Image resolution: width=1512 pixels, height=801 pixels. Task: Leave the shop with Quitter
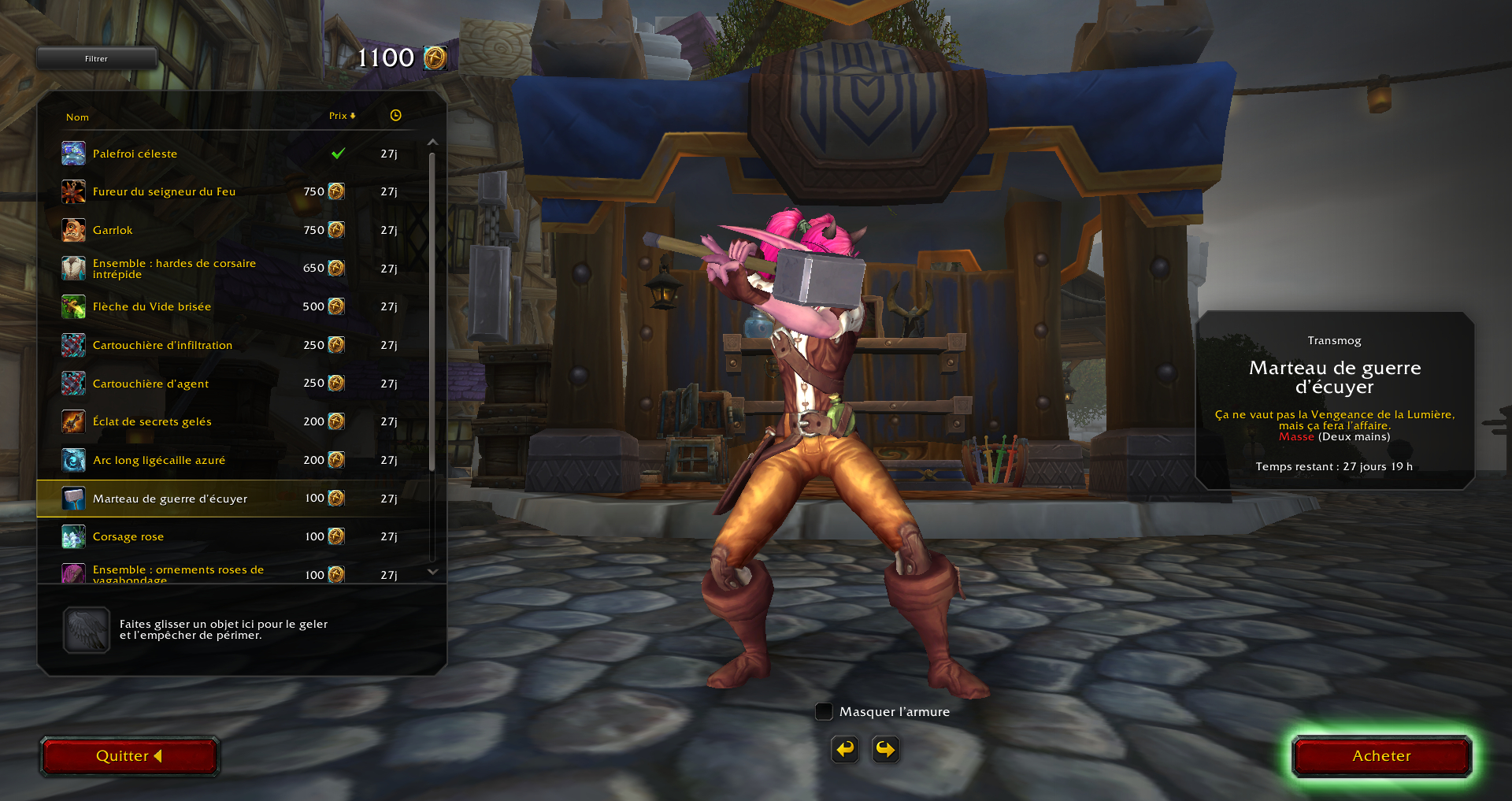[x=129, y=756]
